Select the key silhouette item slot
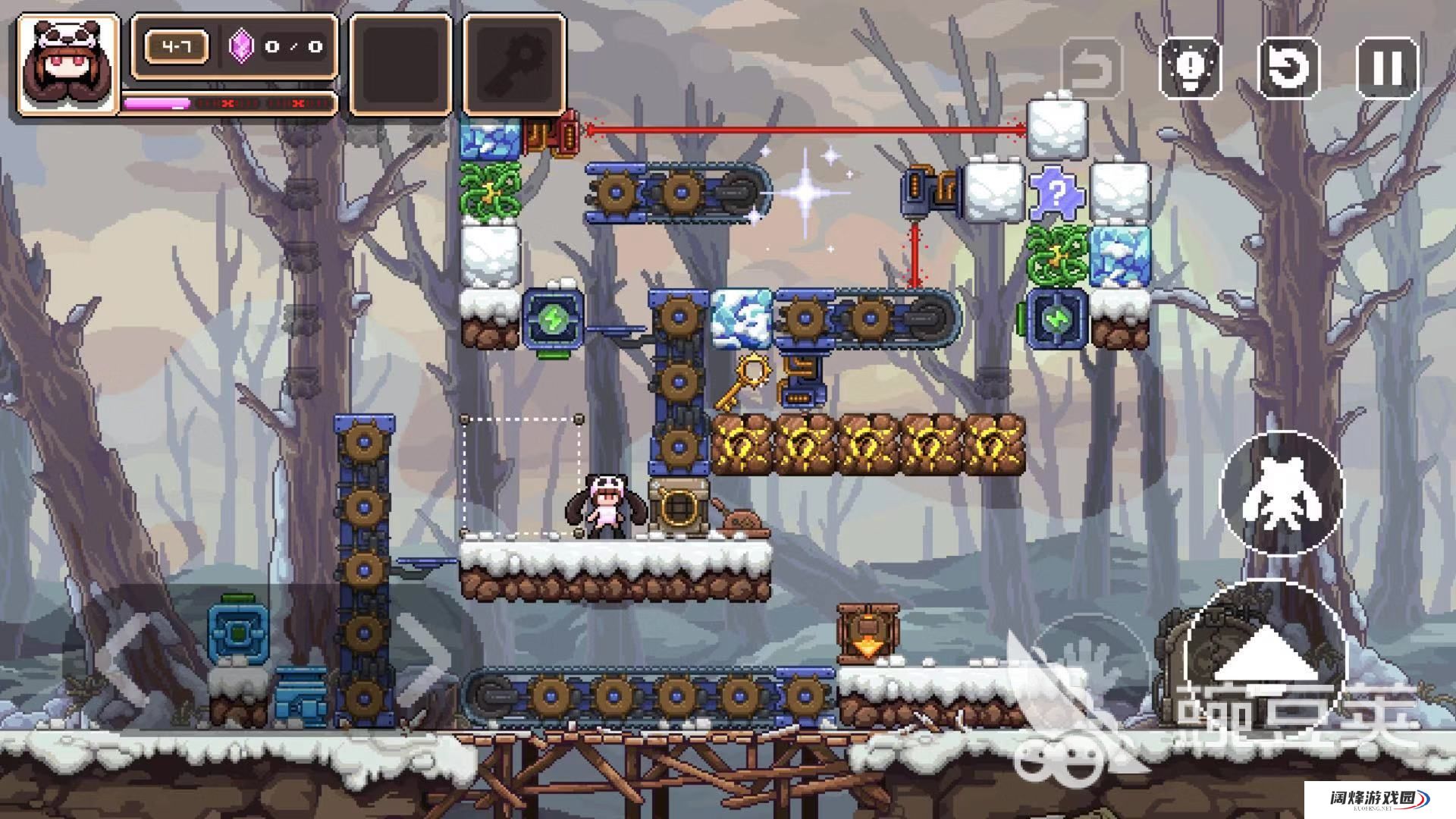Image resolution: width=1456 pixels, height=819 pixels. [515, 65]
